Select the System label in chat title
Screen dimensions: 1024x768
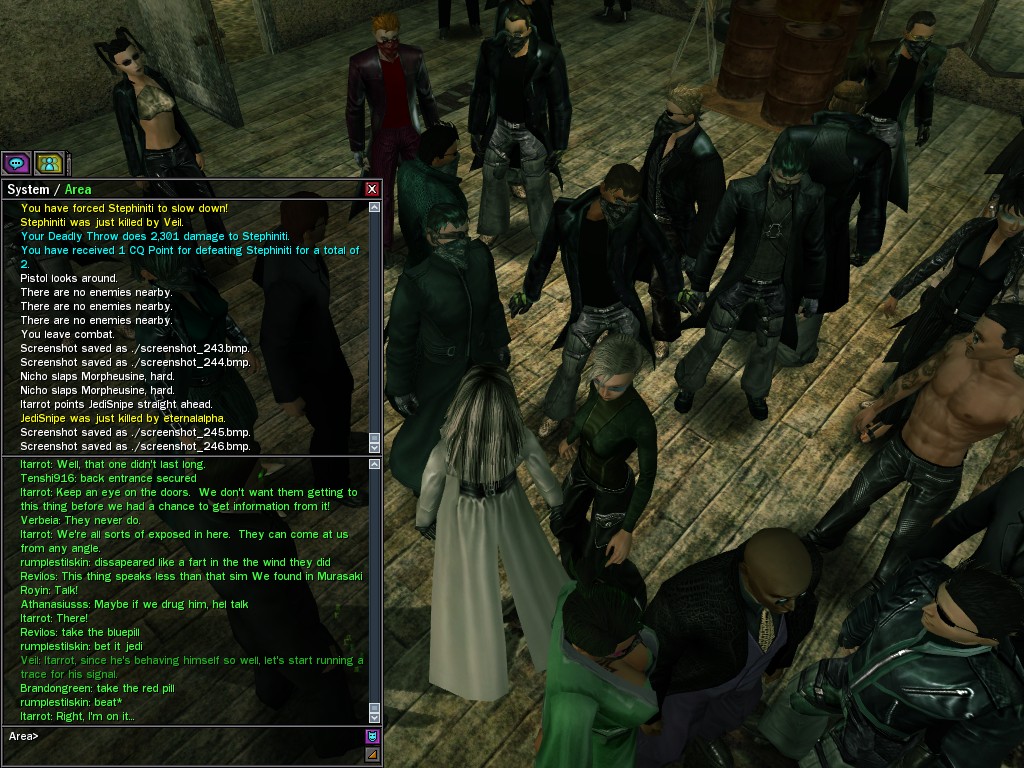(28, 189)
